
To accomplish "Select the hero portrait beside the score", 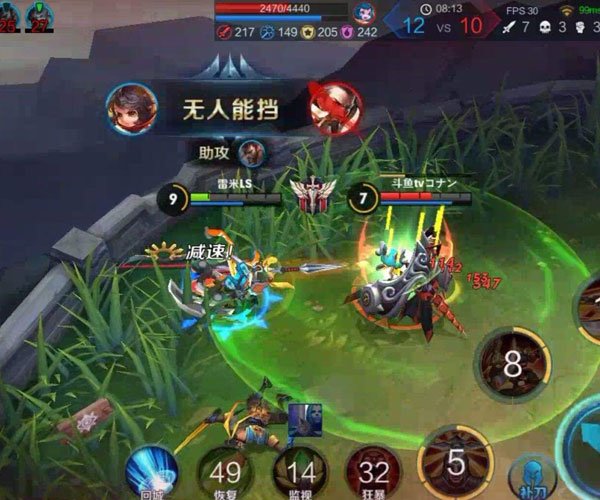I will [364, 14].
